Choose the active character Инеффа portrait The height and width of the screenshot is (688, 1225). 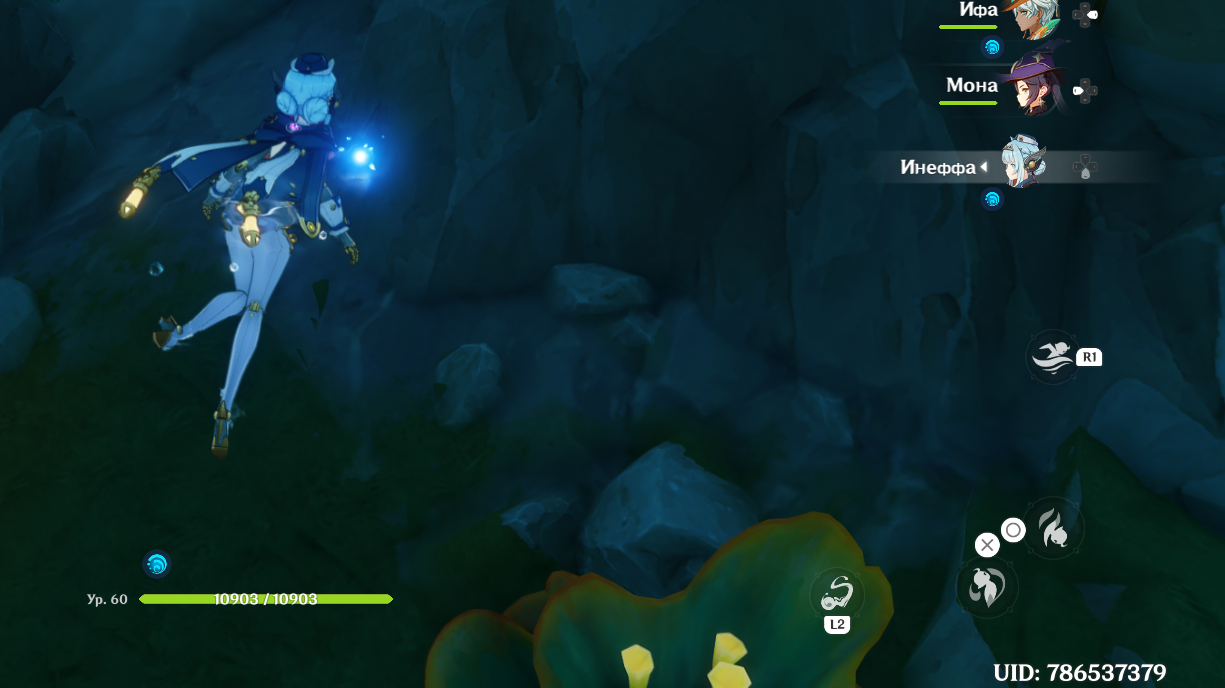click(x=1025, y=163)
